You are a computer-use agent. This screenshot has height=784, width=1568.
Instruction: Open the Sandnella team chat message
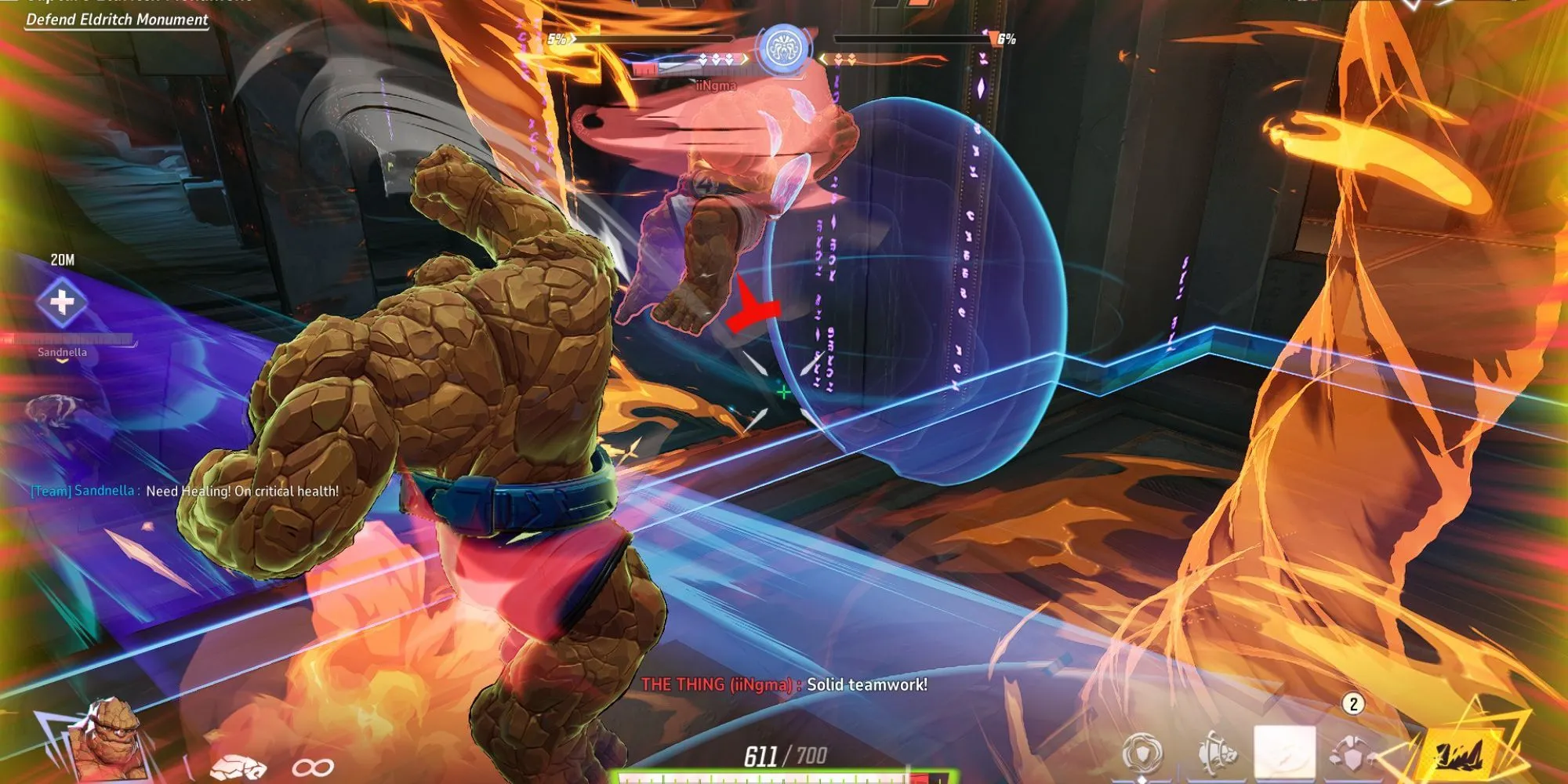(185, 492)
